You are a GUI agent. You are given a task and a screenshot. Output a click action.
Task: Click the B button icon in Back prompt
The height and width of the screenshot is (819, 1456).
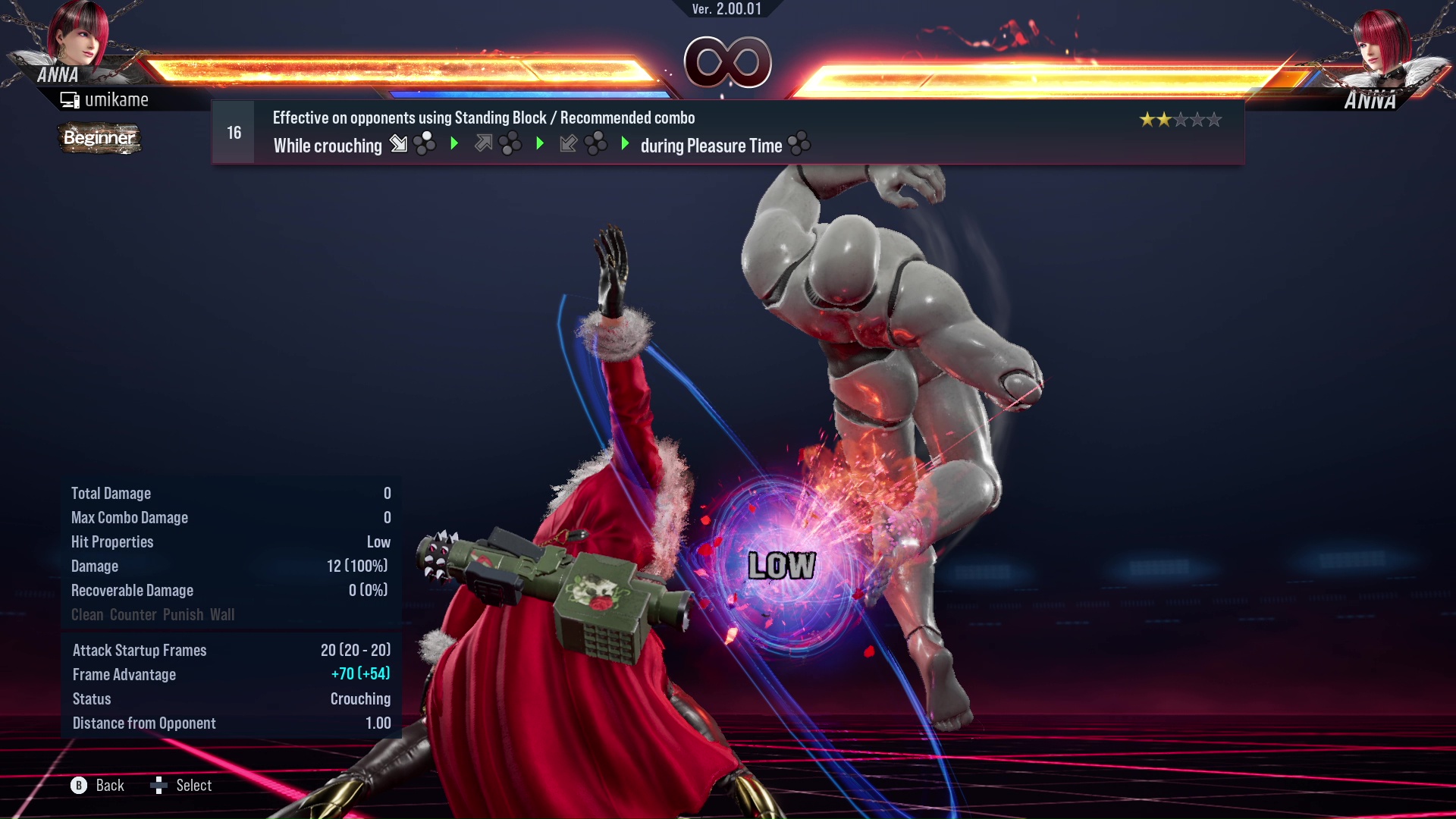coord(78,786)
